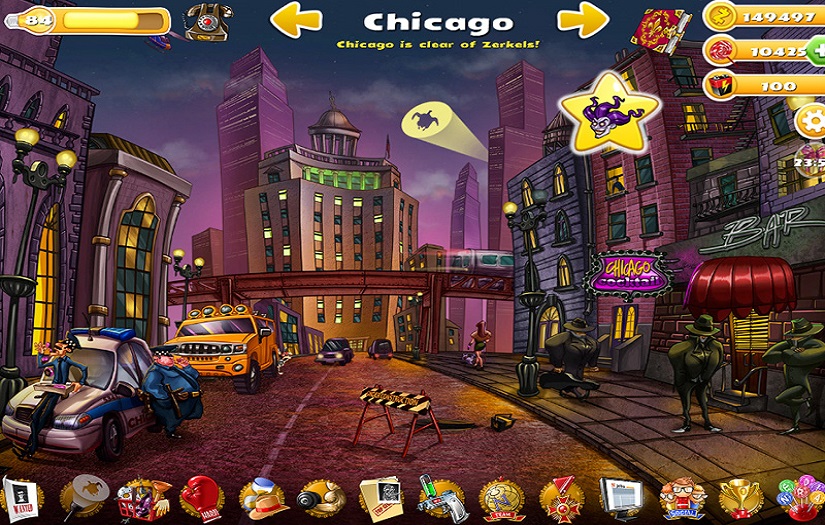Select the spotlight signal icon
The height and width of the screenshot is (525, 825).
click(84, 497)
